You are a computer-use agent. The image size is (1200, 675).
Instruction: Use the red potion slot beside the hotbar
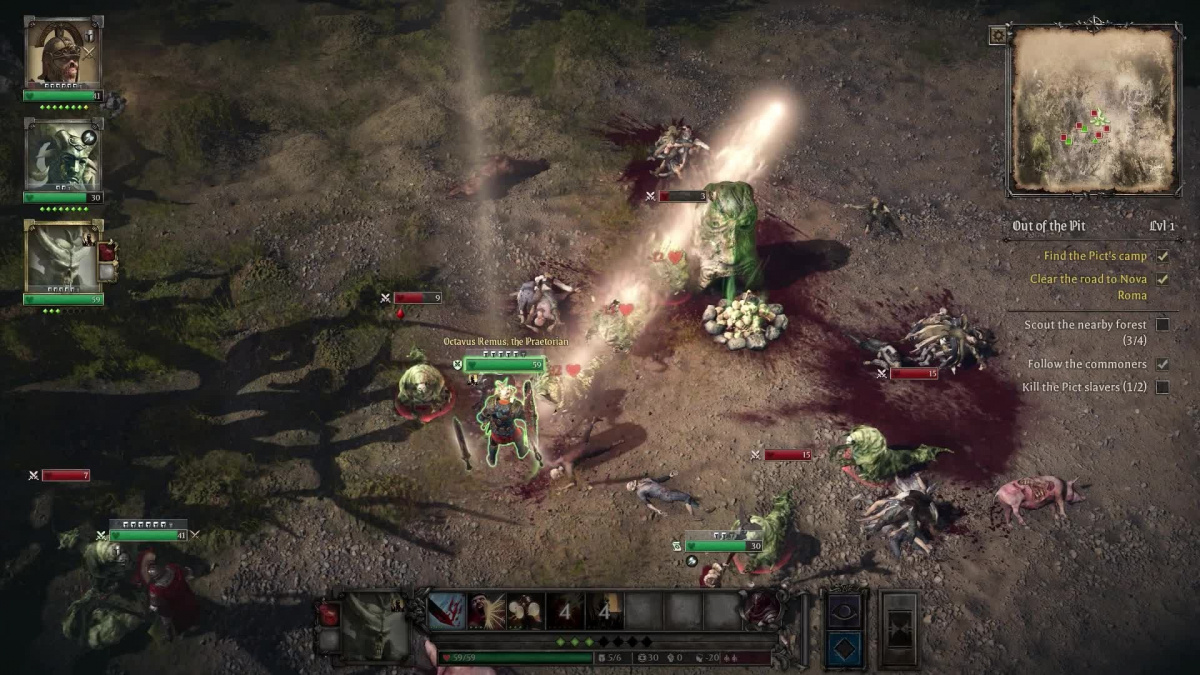[328, 614]
